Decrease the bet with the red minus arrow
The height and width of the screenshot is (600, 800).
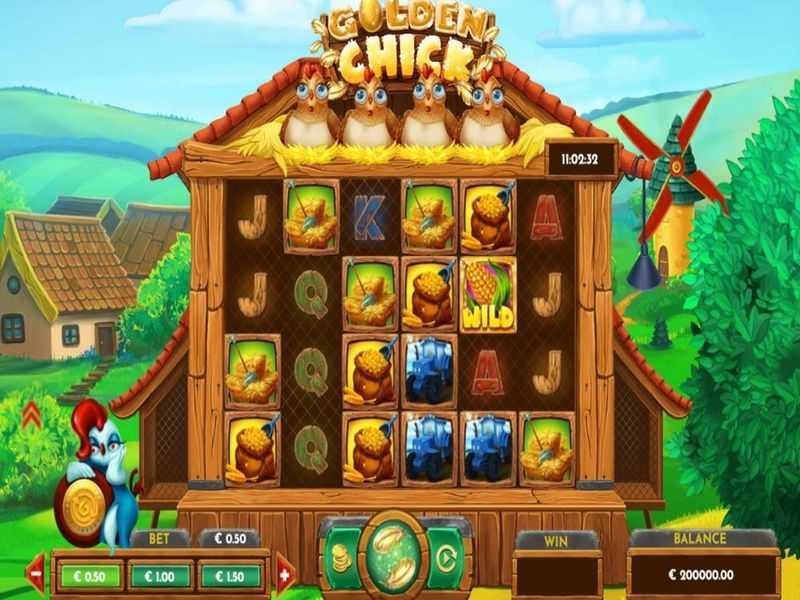point(37,575)
